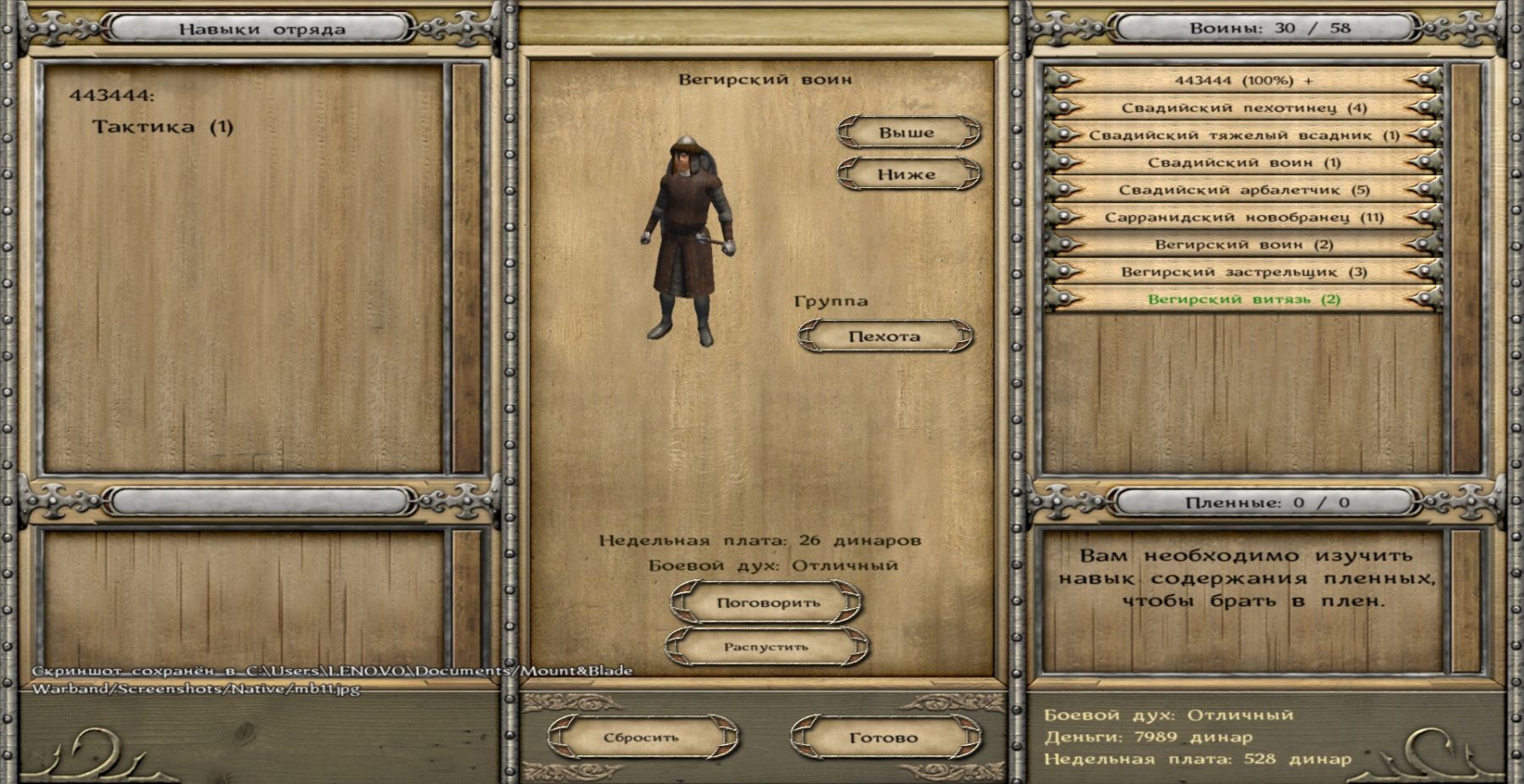Select Свадийский пехотинец (4) in party list
The height and width of the screenshot is (784, 1524).
pyautogui.click(x=1243, y=108)
